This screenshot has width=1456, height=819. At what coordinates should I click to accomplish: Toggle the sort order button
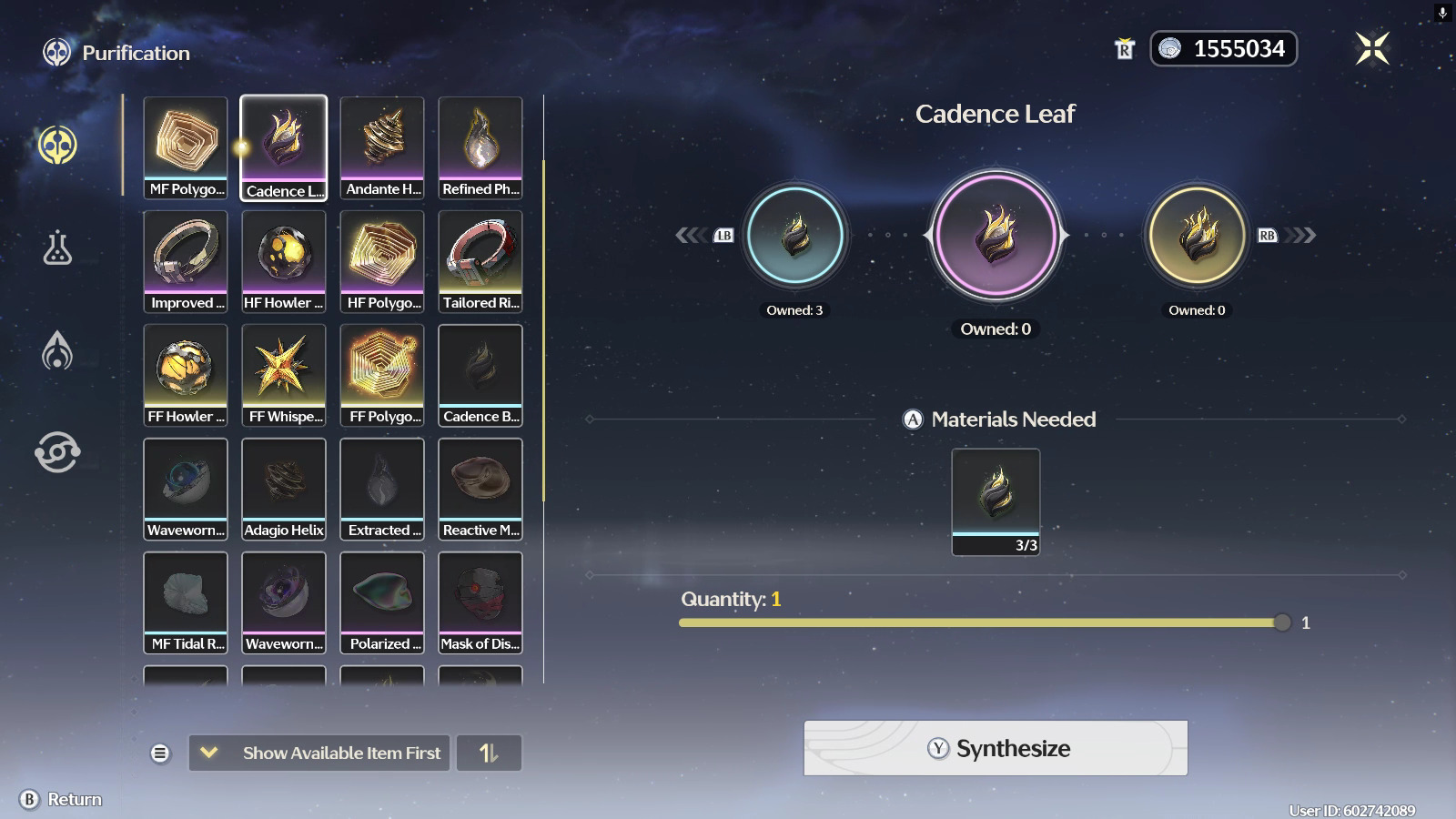tap(489, 753)
